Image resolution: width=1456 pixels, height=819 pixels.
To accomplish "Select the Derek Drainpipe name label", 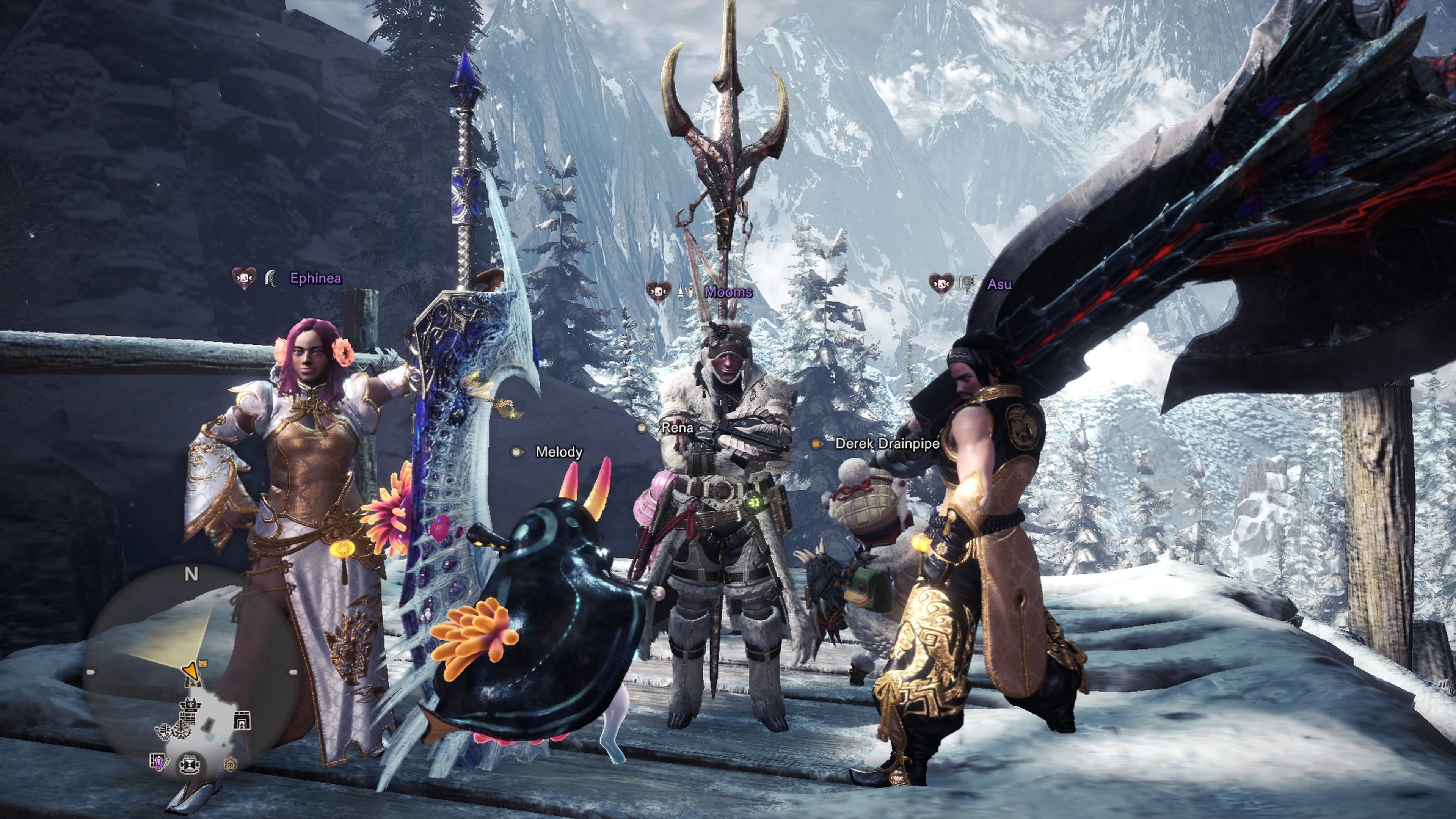I will click(x=887, y=444).
